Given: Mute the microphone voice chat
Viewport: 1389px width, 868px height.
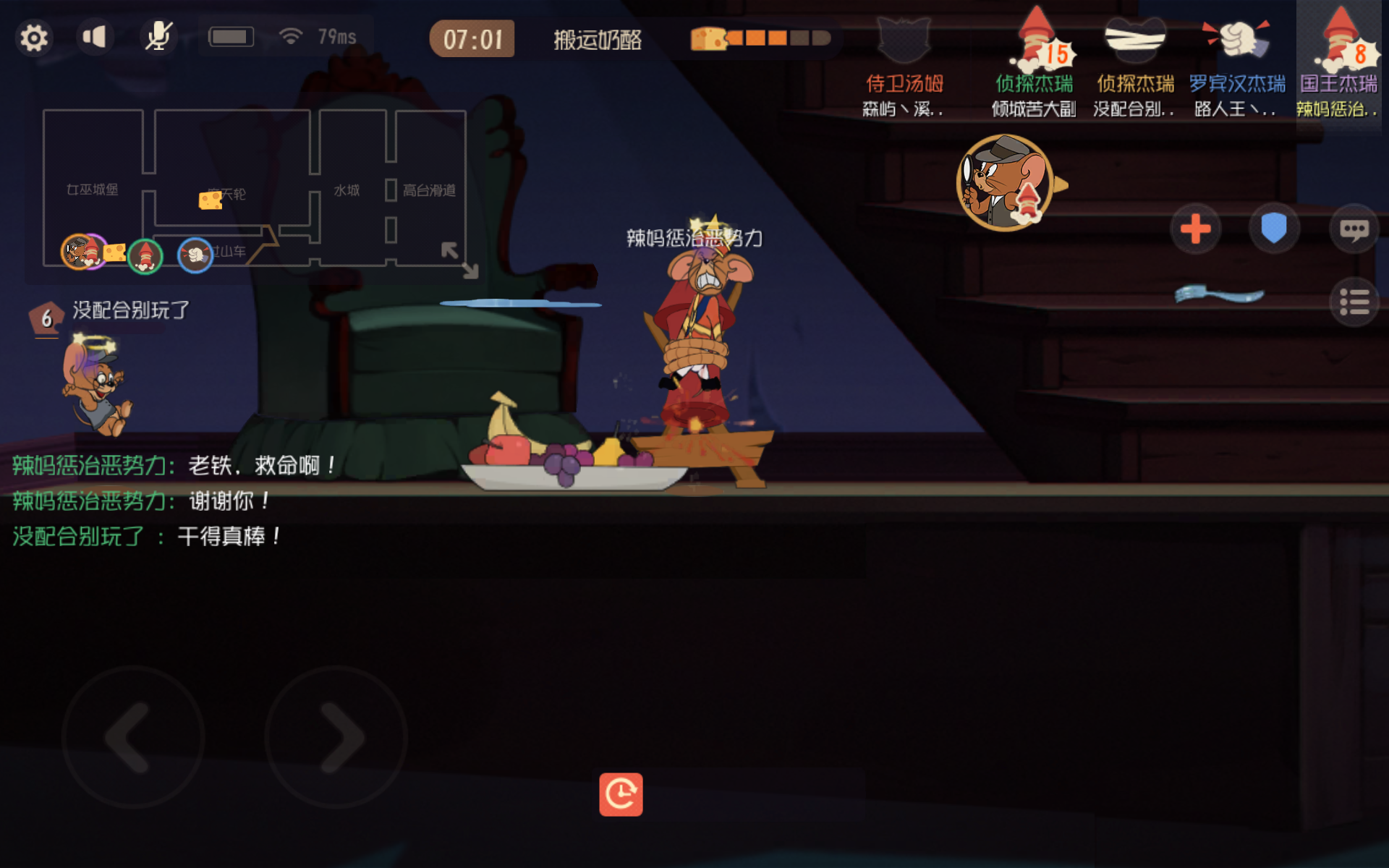Looking at the screenshot, I should [x=159, y=36].
